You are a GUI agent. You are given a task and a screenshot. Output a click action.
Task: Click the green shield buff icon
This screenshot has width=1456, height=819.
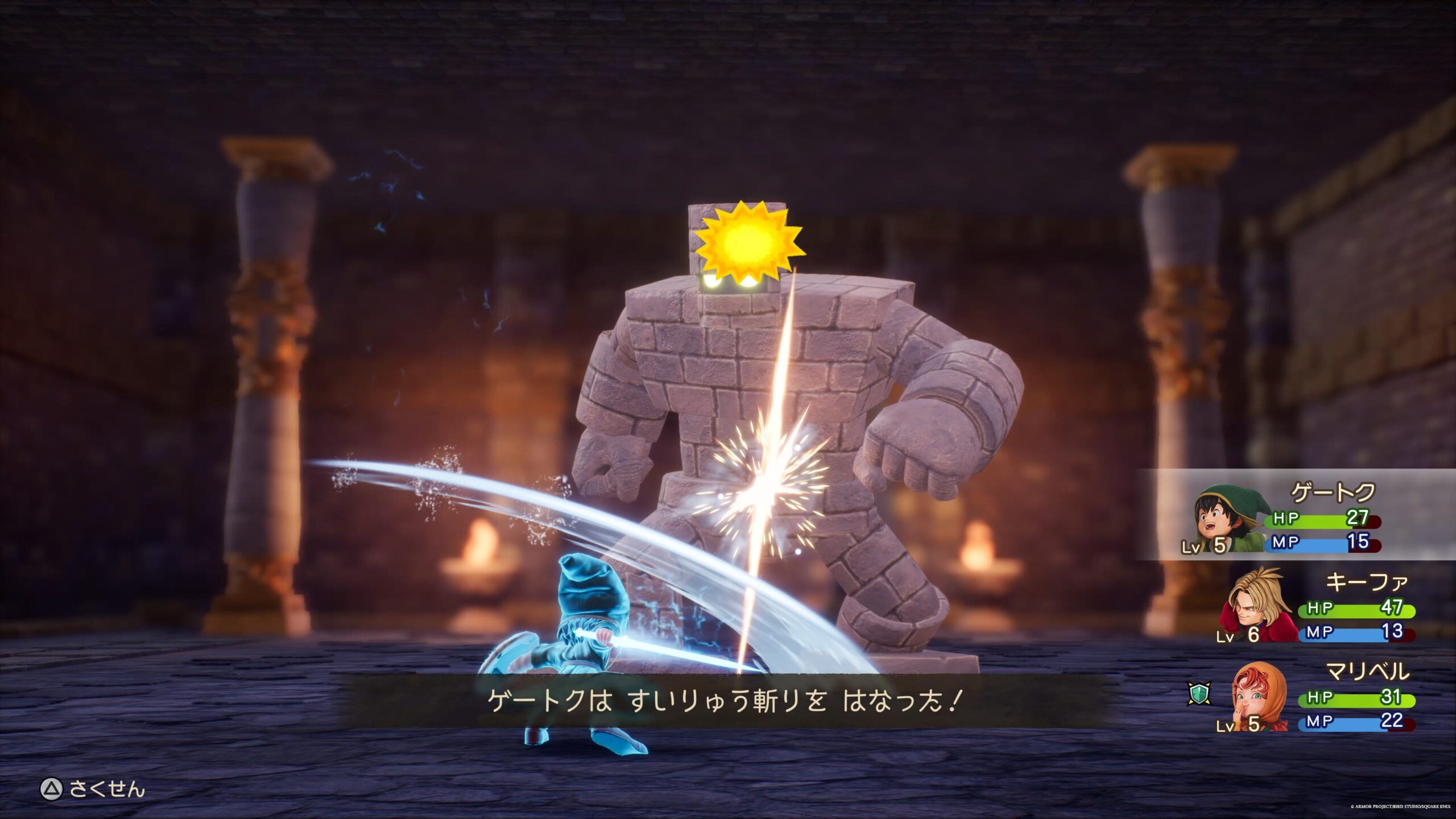pyautogui.click(x=1199, y=694)
